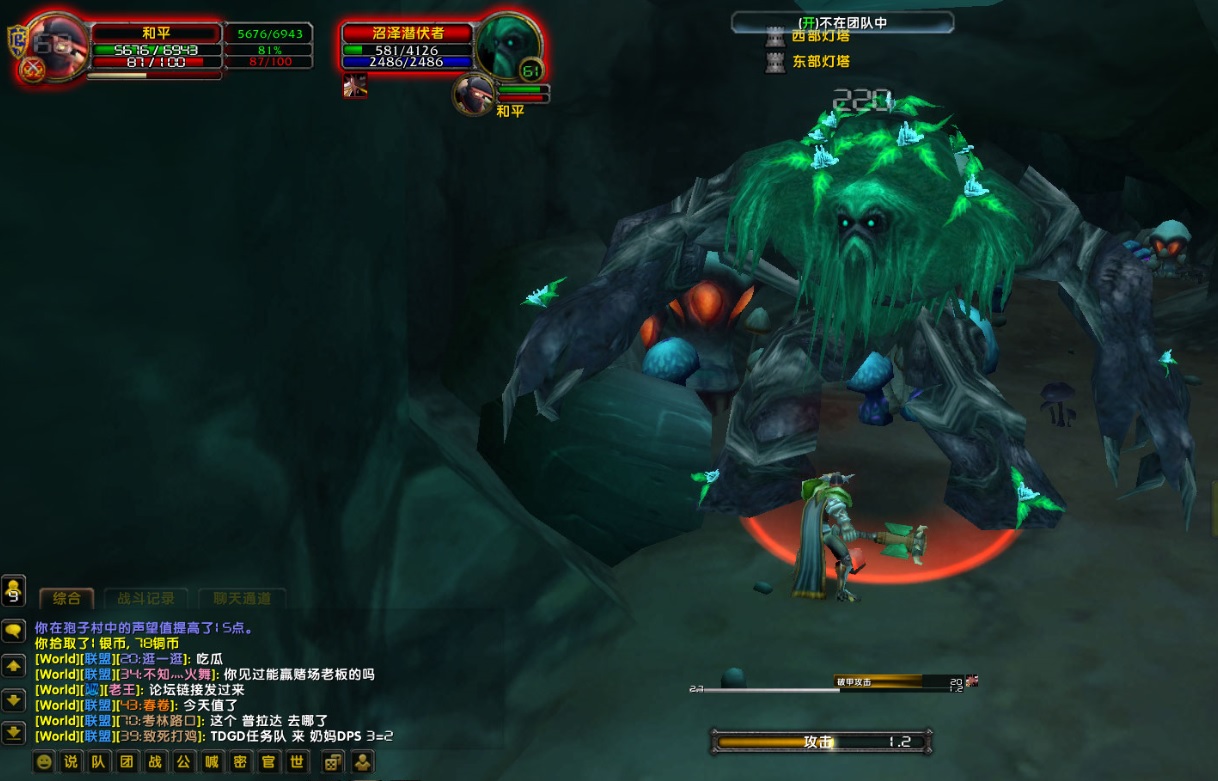Image resolution: width=1218 pixels, height=781 pixels.
Task: Click the player portrait of 和平
Action: (x=55, y=48)
